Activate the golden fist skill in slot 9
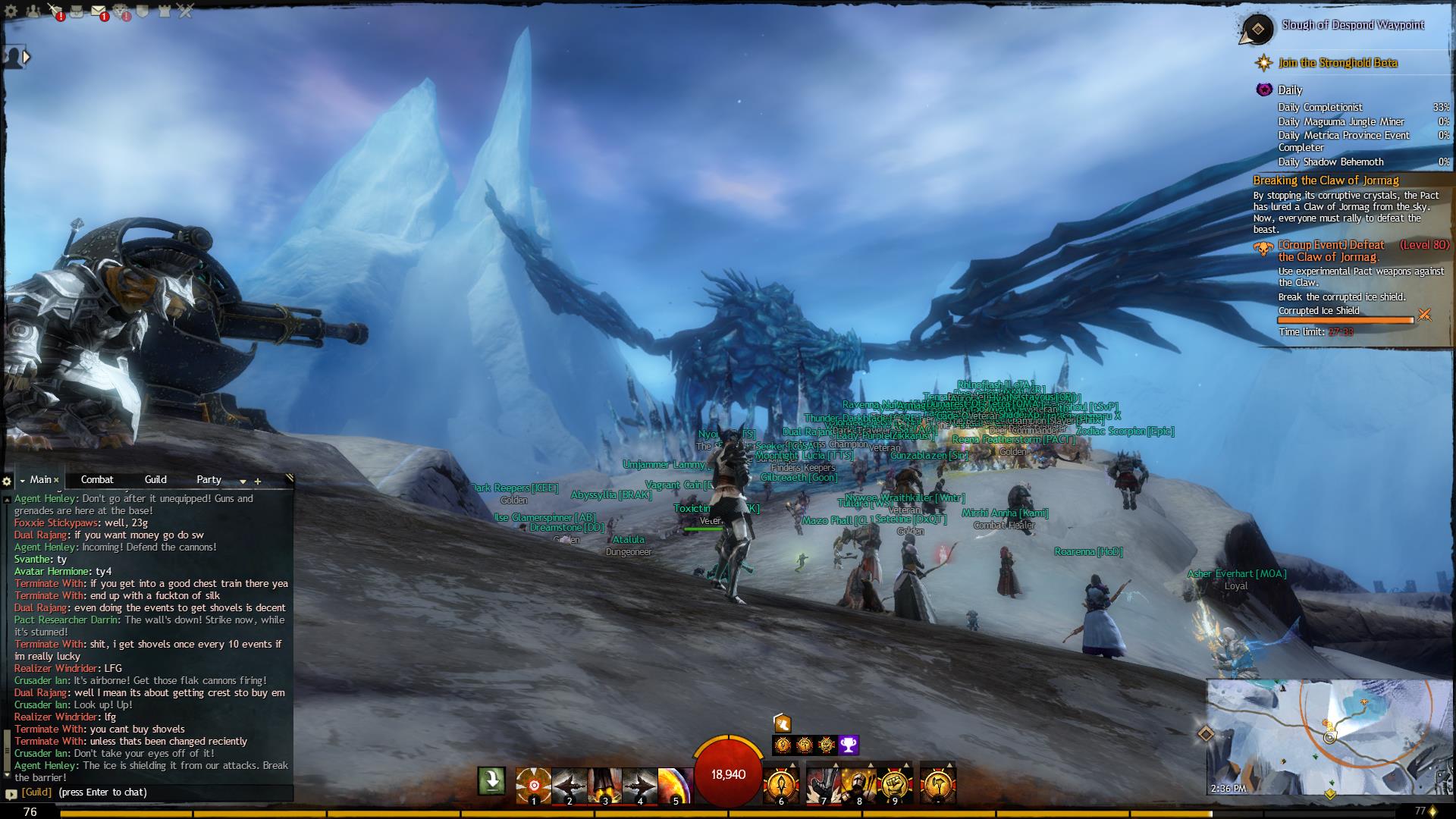 (x=894, y=786)
